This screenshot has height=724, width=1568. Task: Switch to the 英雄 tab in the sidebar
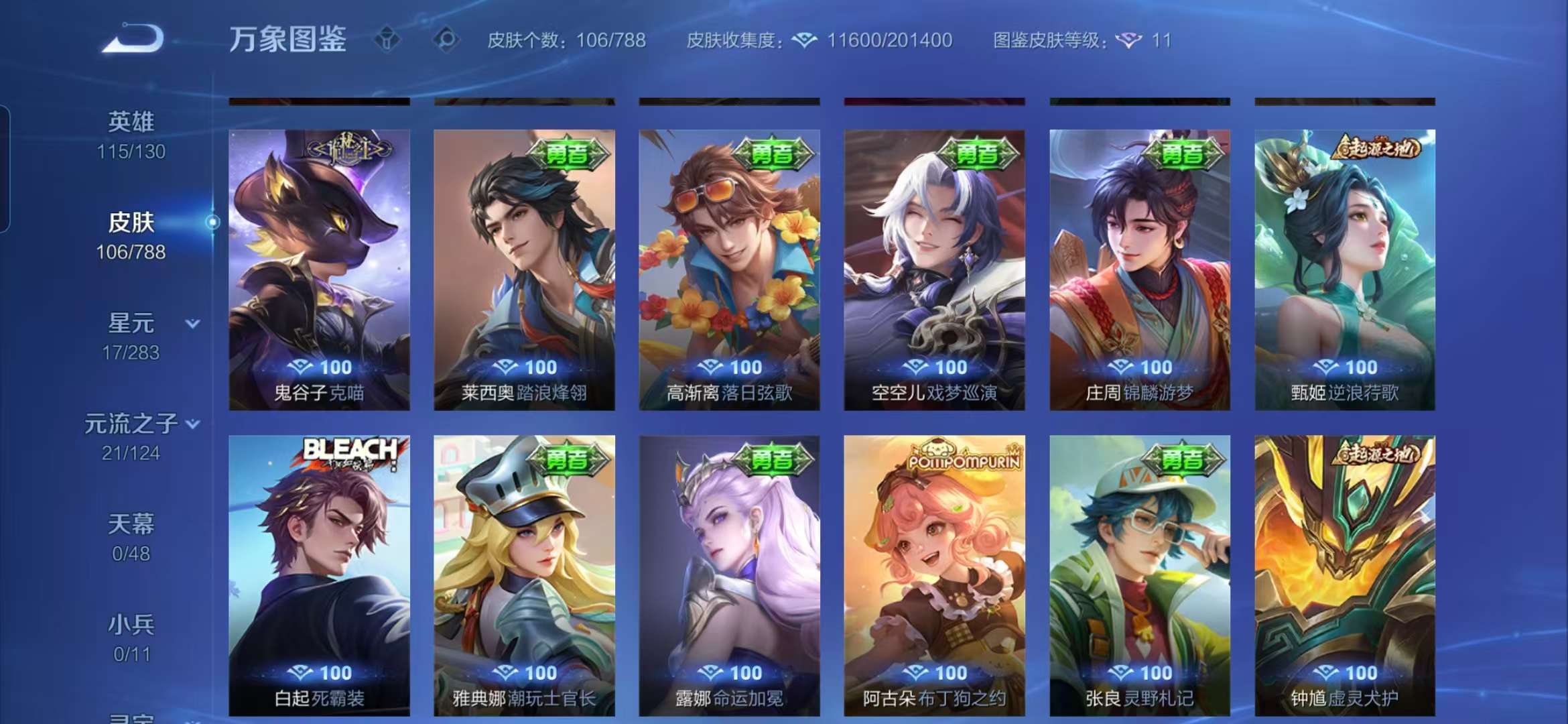(x=131, y=121)
